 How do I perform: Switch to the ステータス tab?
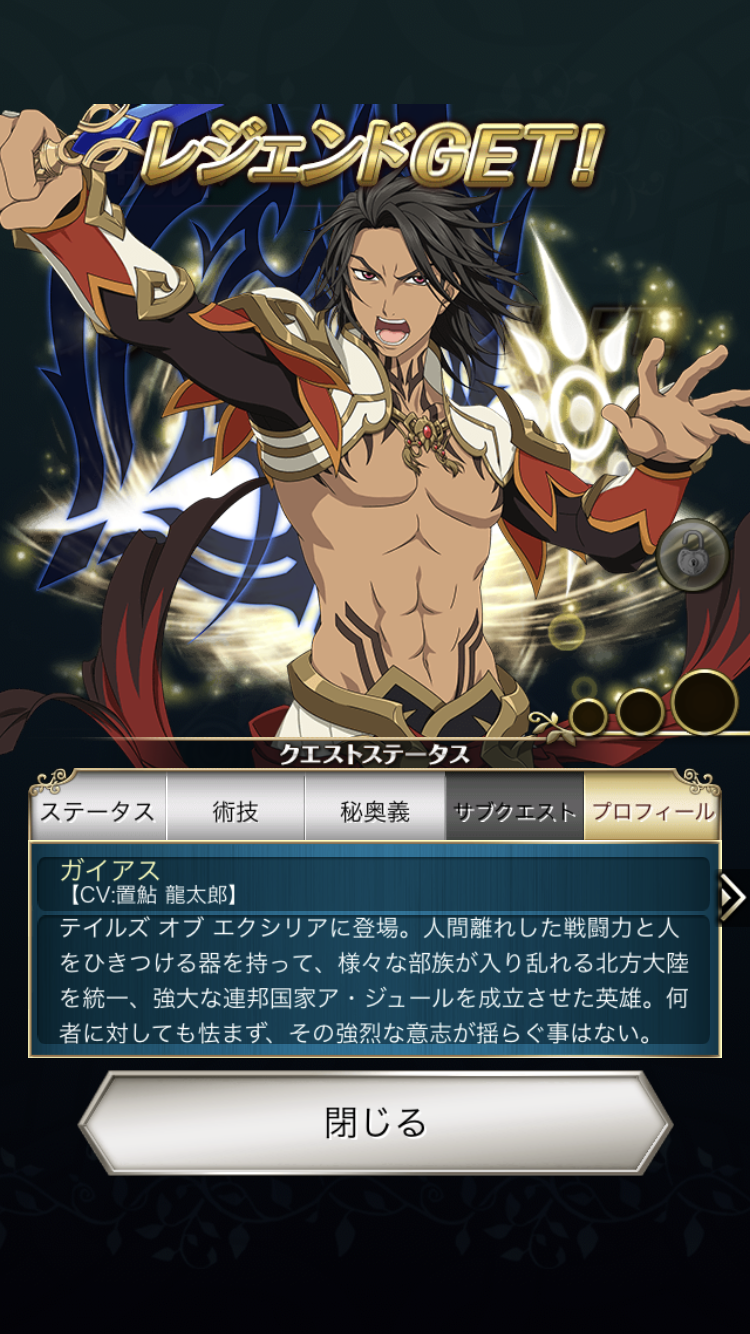coord(98,811)
